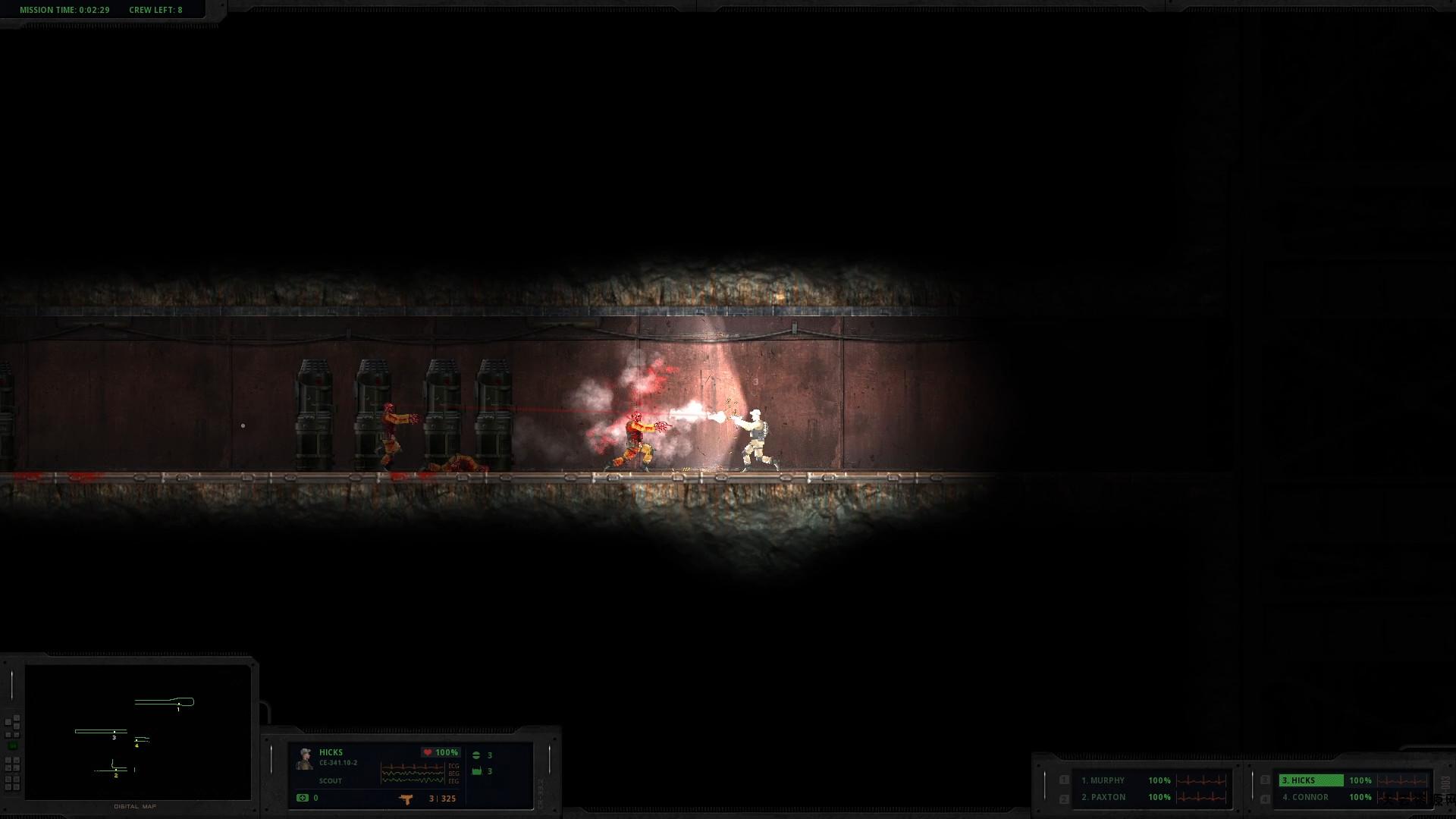Image resolution: width=1456 pixels, height=819 pixels.
Task: Select the grenade count icon showing 3
Action: (x=476, y=754)
